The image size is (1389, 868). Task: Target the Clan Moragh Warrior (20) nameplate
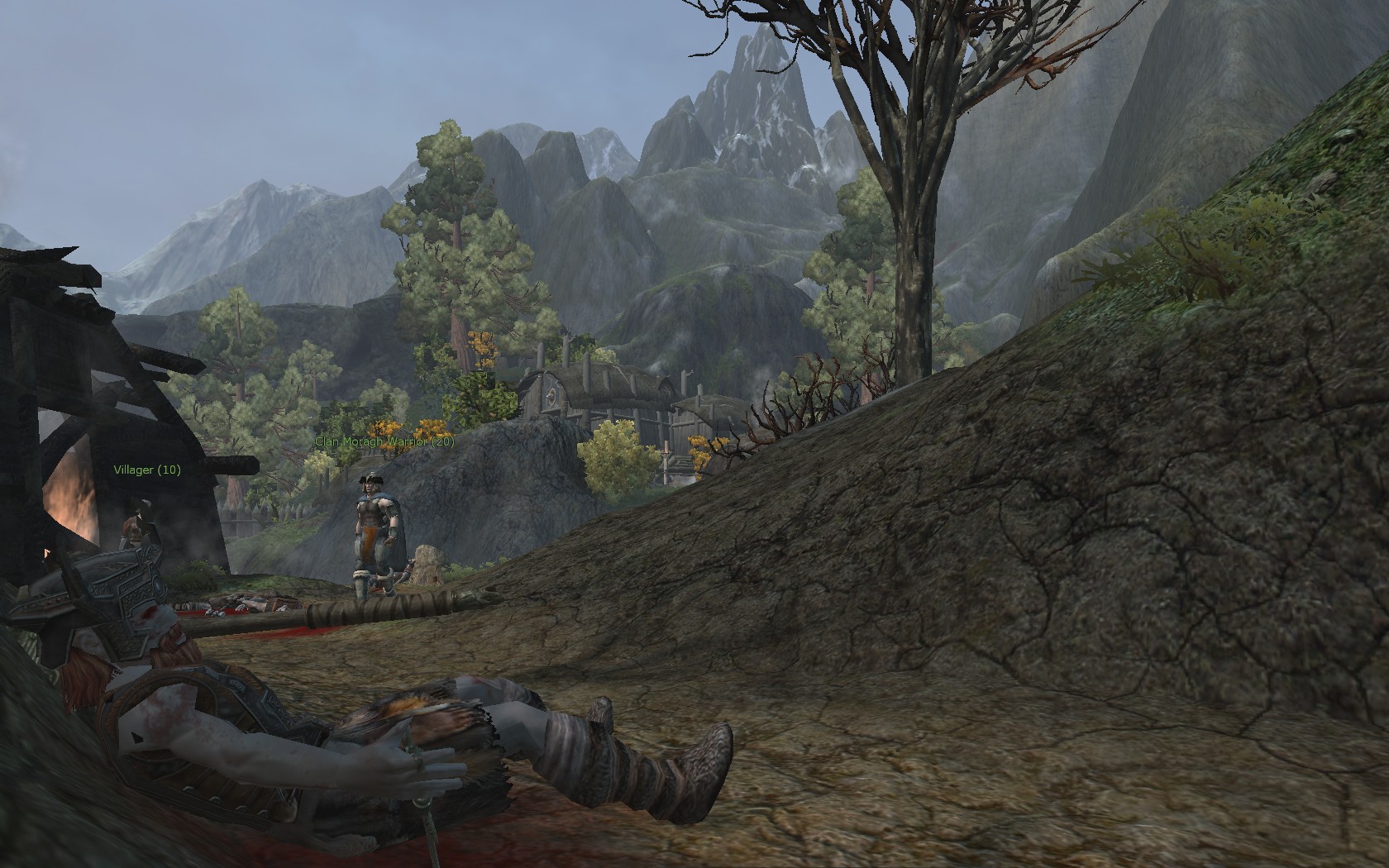coord(384,441)
